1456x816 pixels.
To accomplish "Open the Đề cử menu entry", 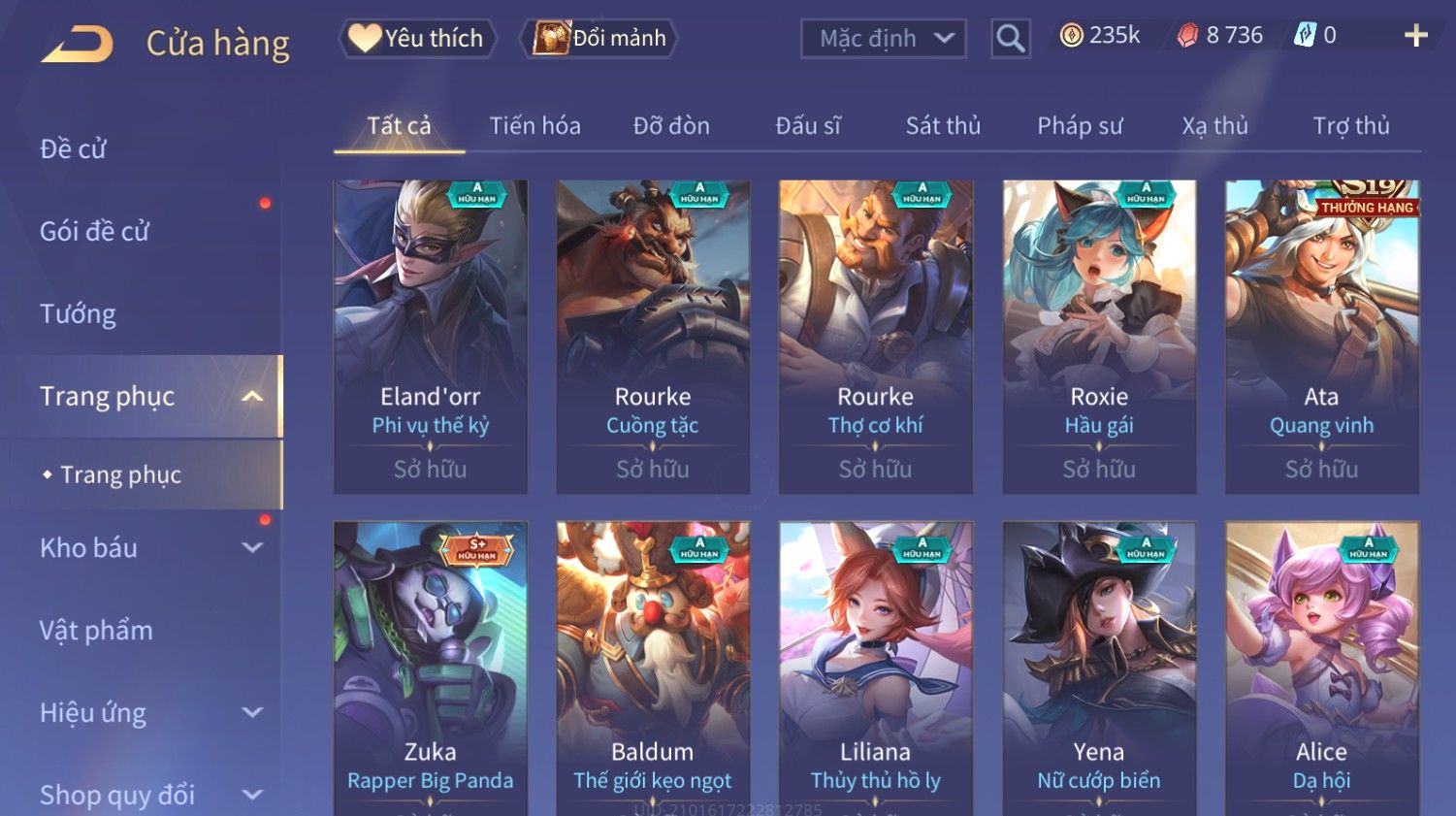I will (74, 149).
